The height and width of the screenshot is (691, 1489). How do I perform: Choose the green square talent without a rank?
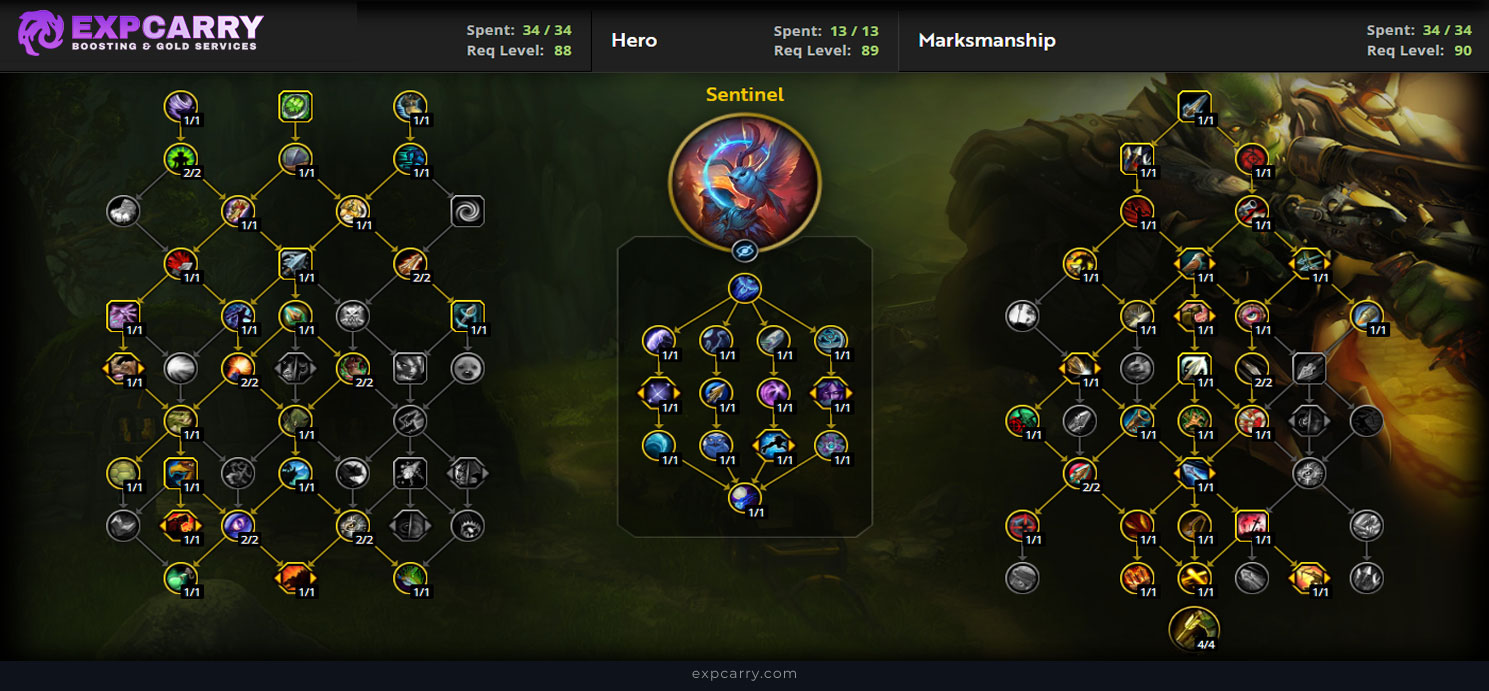click(295, 106)
